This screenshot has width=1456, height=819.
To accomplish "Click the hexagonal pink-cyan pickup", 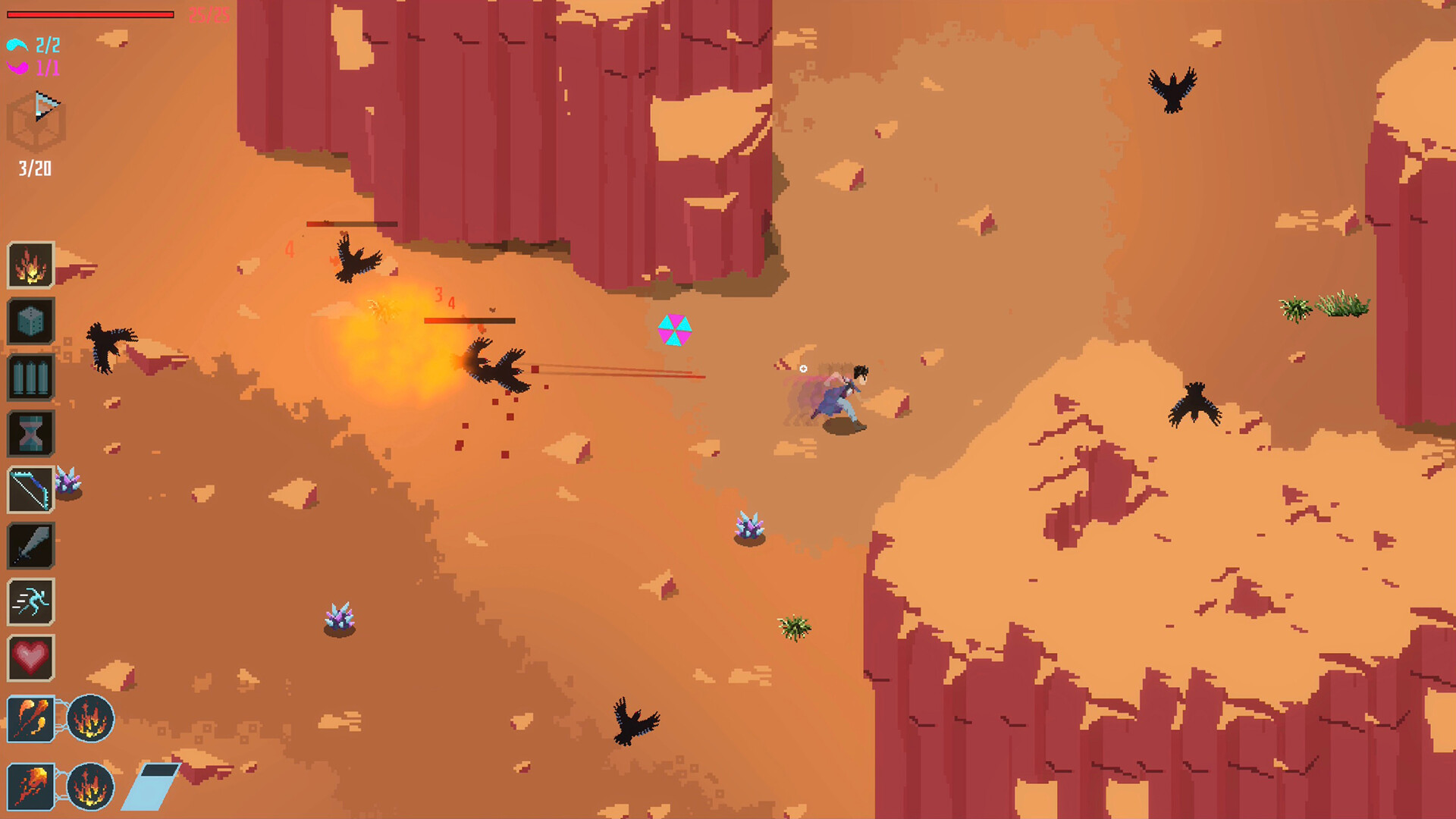I will (x=673, y=329).
